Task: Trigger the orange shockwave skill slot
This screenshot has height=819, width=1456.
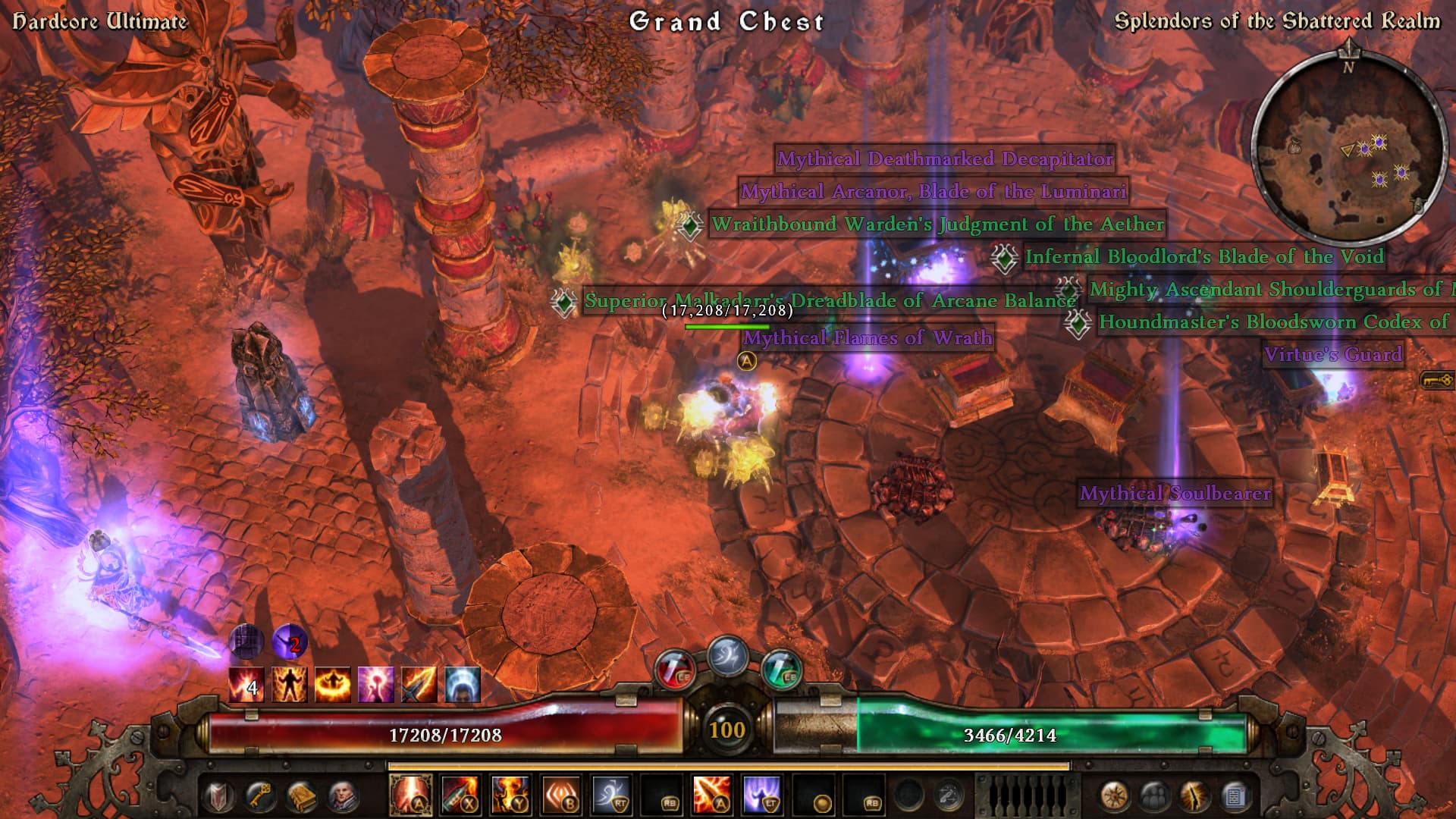Action: (x=561, y=795)
